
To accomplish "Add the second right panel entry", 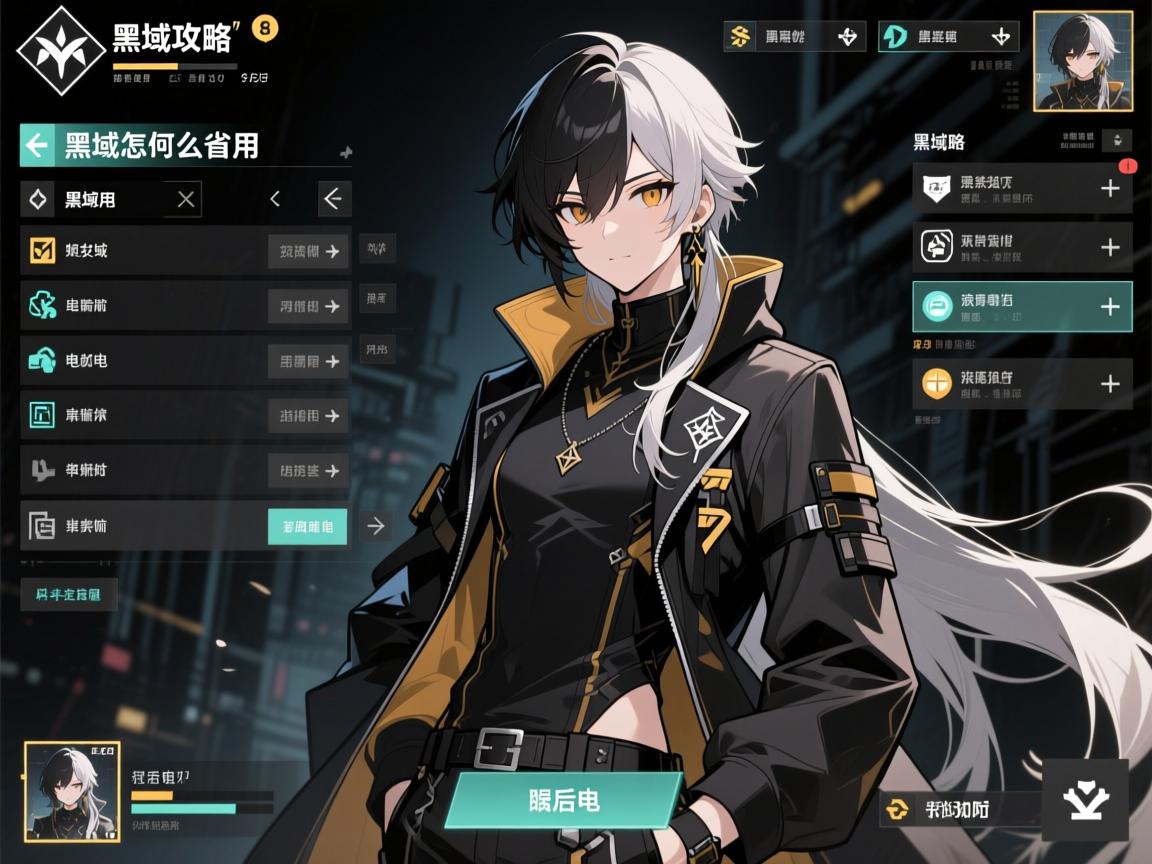I will point(1109,247).
